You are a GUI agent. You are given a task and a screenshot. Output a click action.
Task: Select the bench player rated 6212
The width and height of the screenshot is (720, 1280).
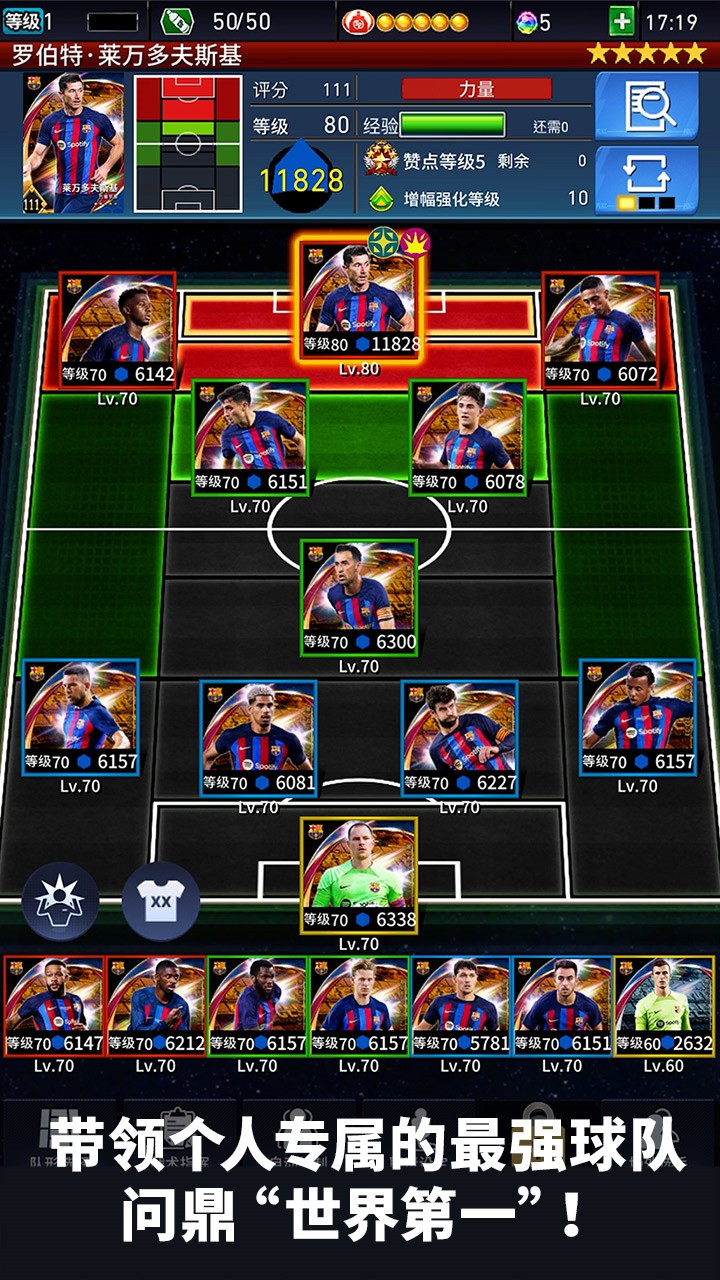pos(156,1006)
